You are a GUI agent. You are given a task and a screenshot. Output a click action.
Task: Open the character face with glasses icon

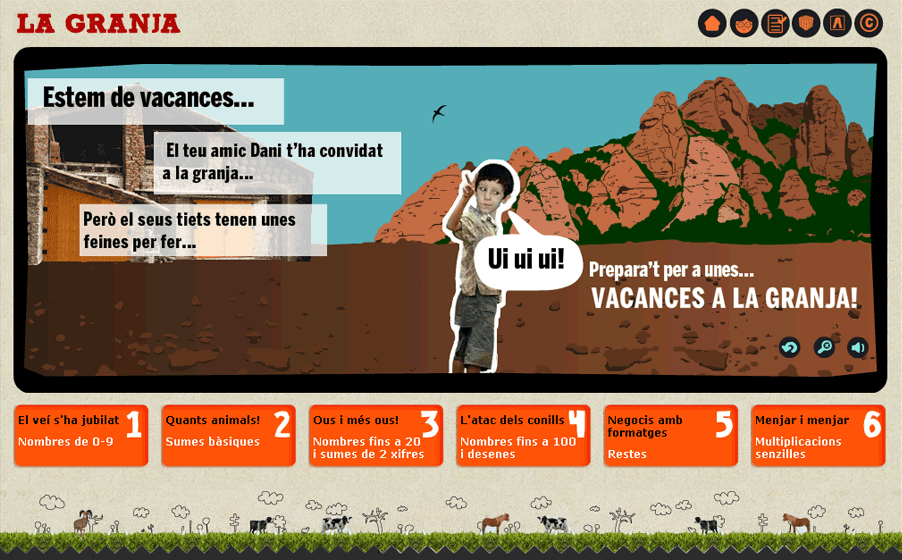point(743,23)
